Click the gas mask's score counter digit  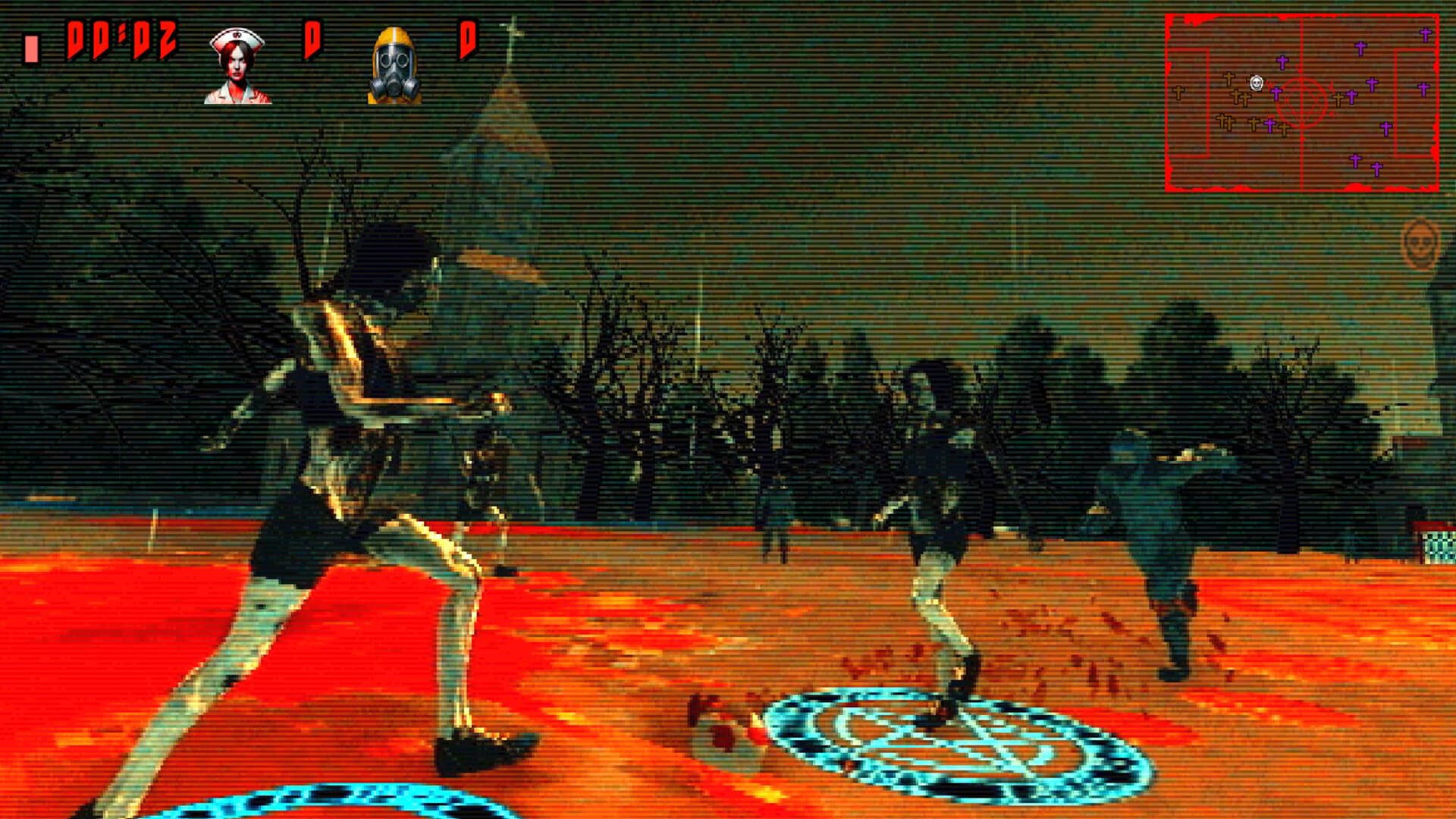[471, 39]
